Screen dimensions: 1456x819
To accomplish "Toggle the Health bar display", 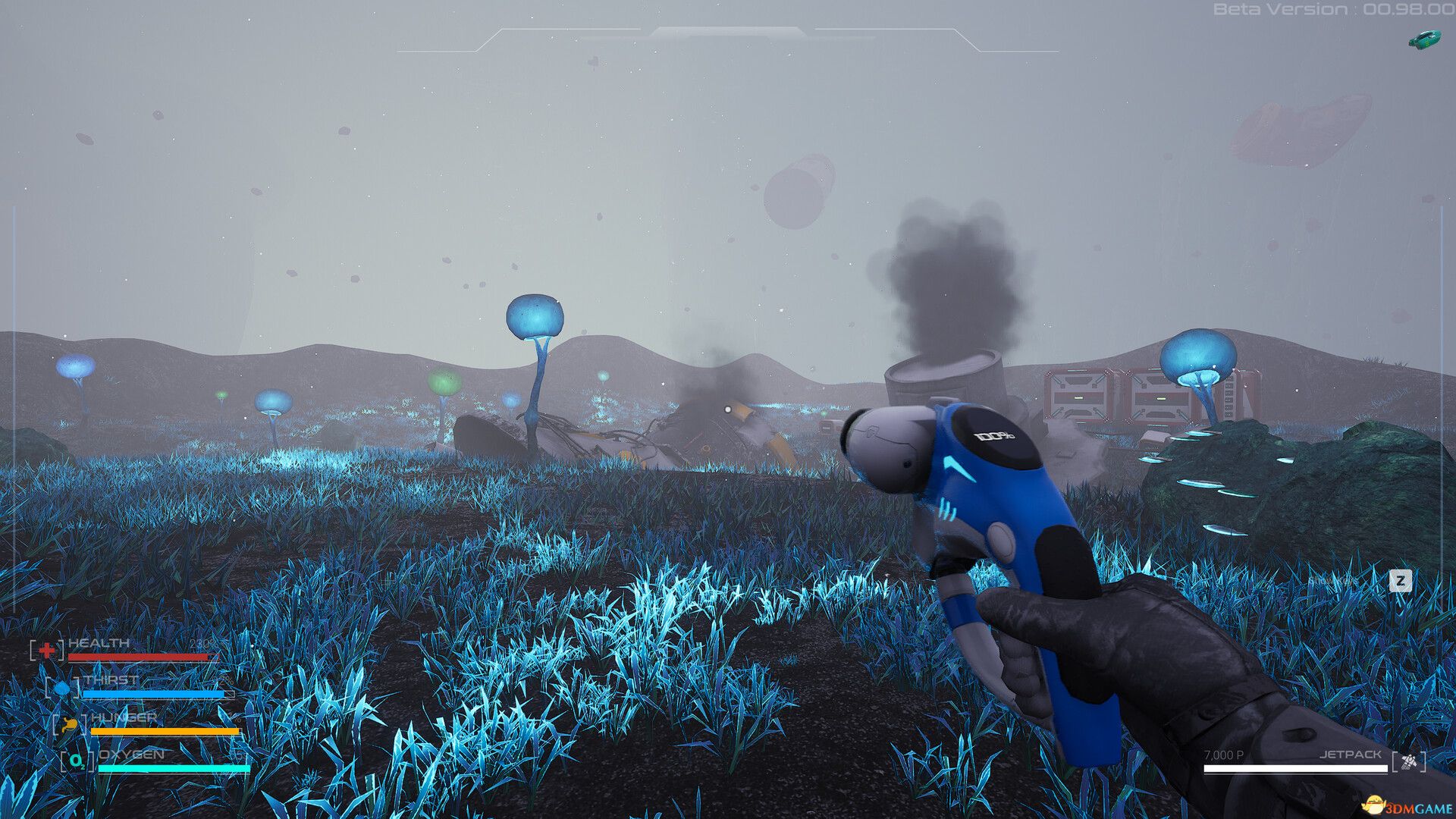I will 140,657.
